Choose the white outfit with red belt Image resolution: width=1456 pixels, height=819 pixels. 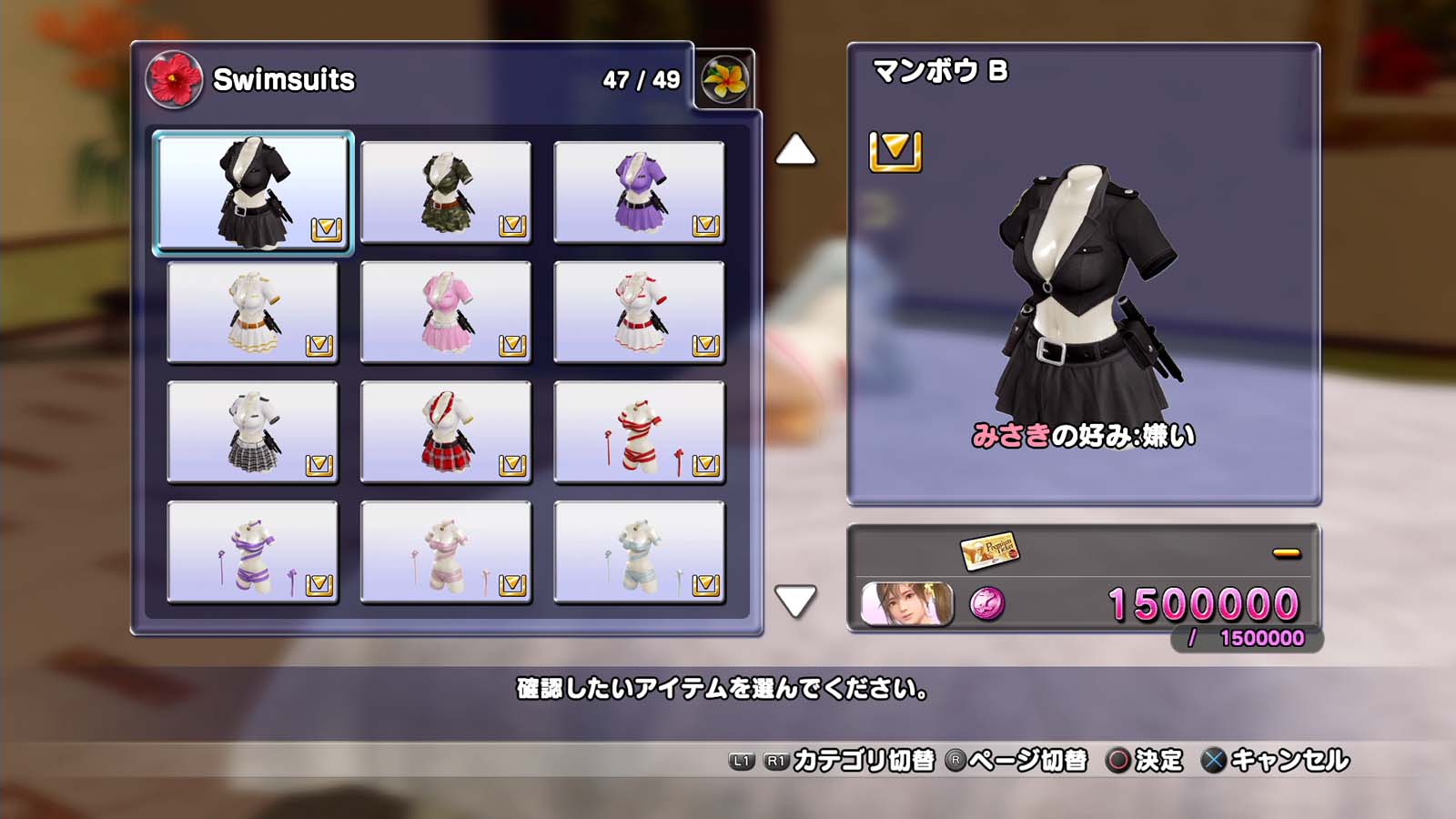[x=639, y=312]
